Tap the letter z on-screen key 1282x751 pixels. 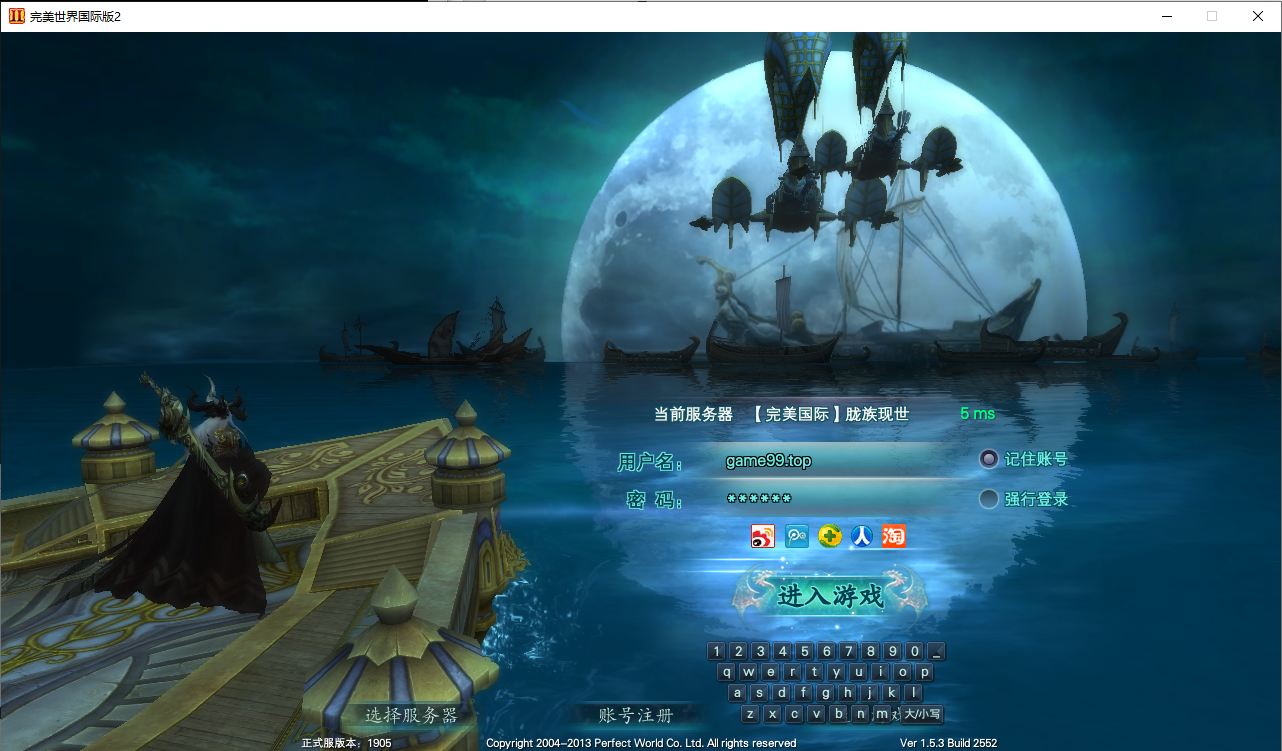tap(750, 714)
